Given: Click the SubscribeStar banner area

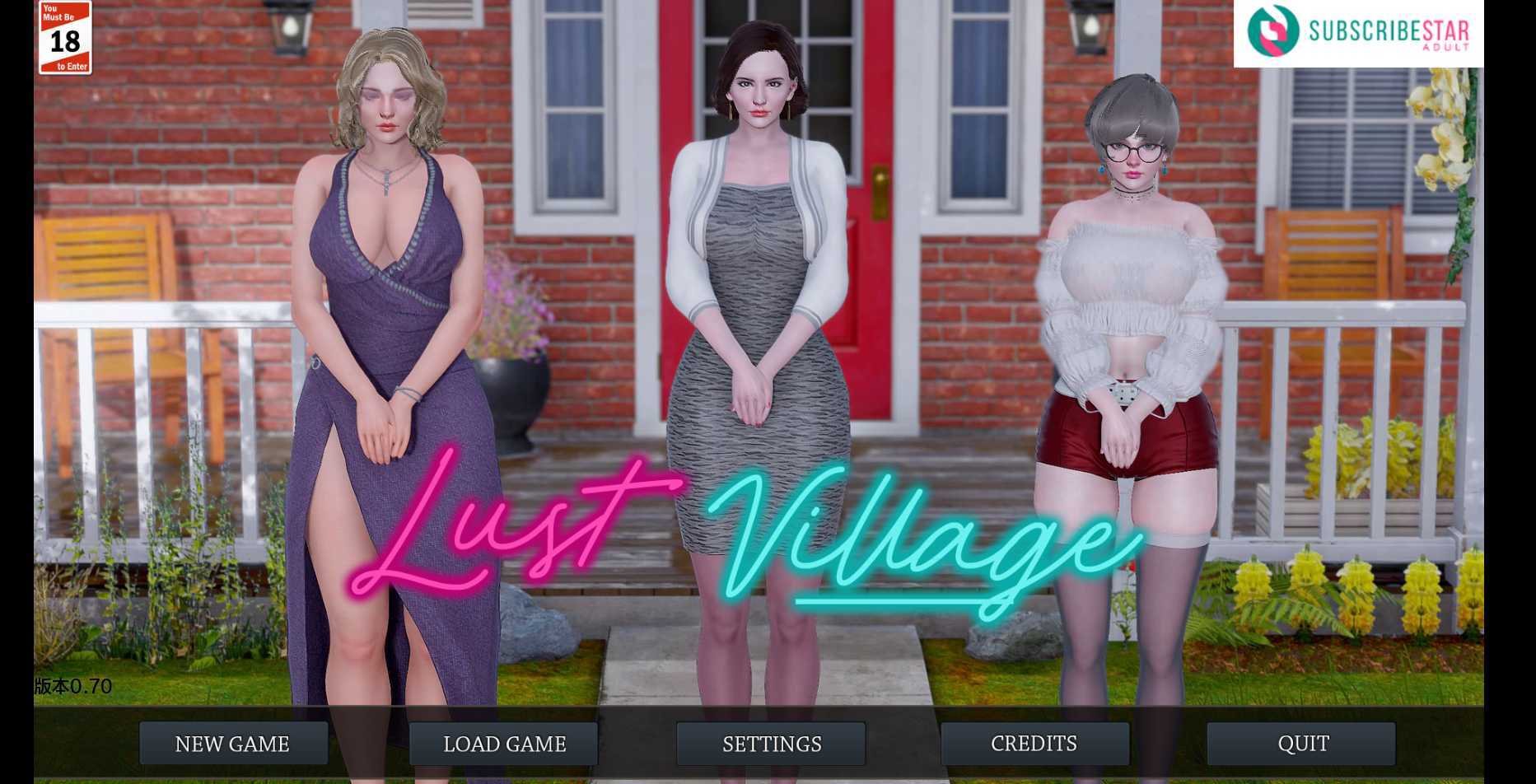Looking at the screenshot, I should point(1359,33).
